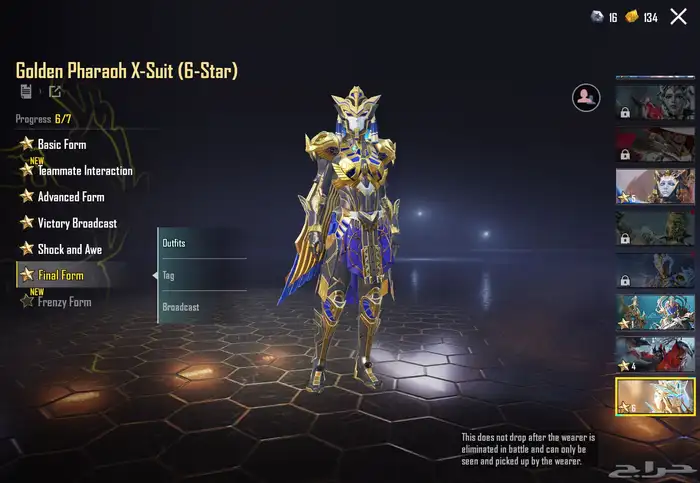Image resolution: width=700 pixels, height=483 pixels.
Task: Tap the share icon under the title
Action: (54, 92)
